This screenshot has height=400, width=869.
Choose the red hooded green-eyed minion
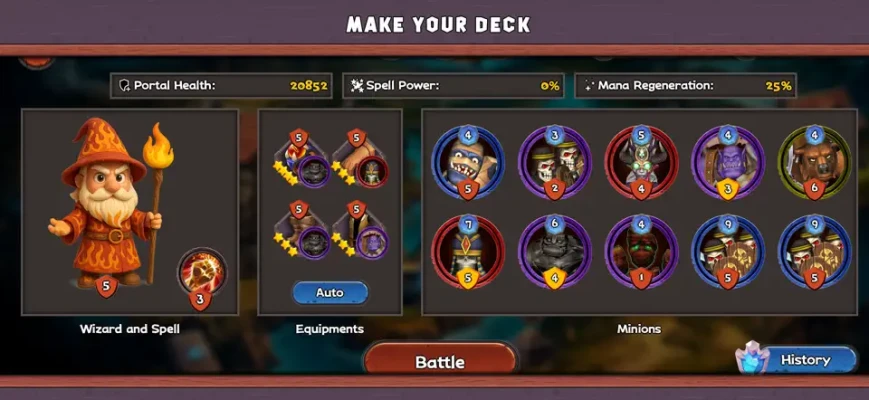[640, 250]
